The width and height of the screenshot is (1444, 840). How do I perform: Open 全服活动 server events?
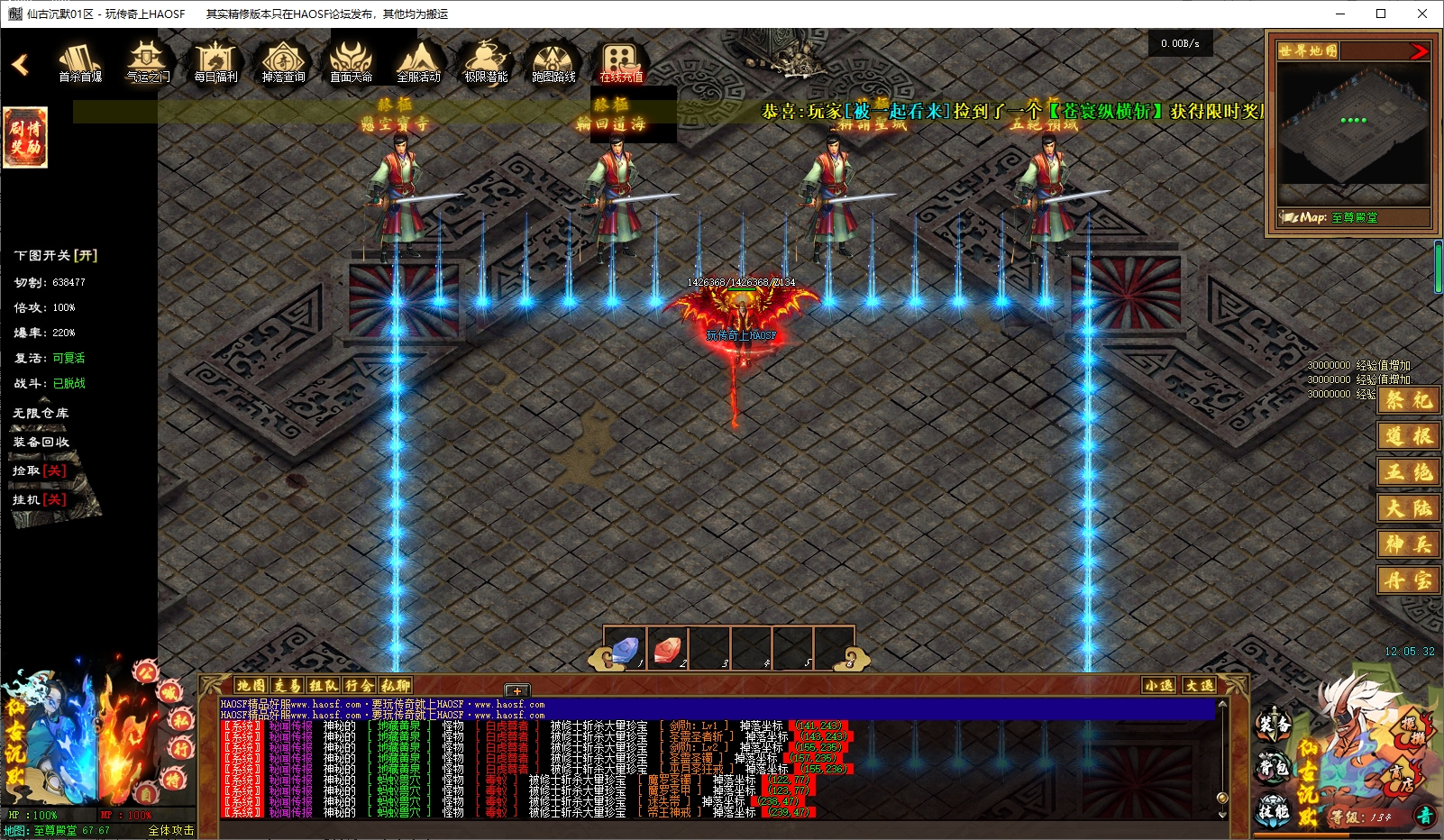point(418,61)
